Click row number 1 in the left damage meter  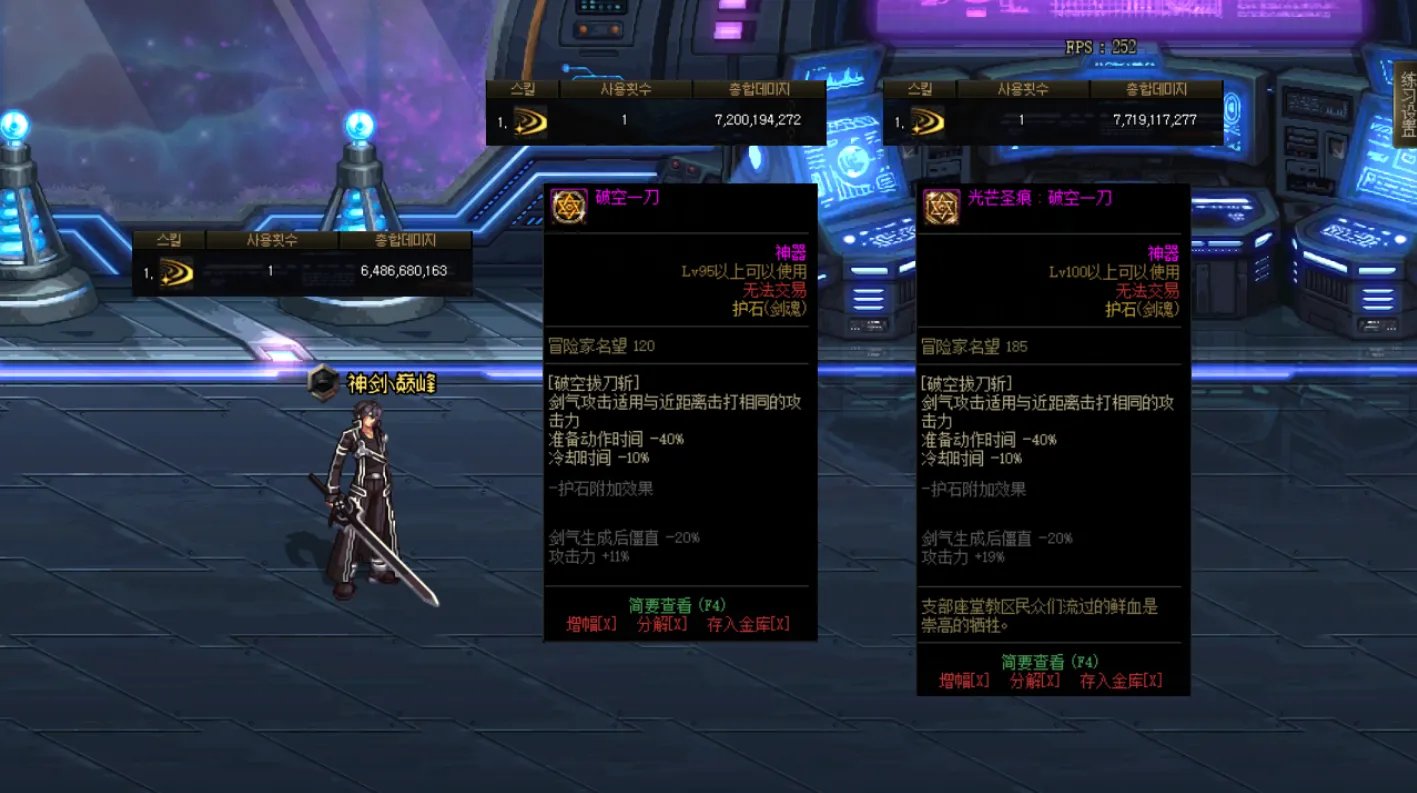click(149, 269)
